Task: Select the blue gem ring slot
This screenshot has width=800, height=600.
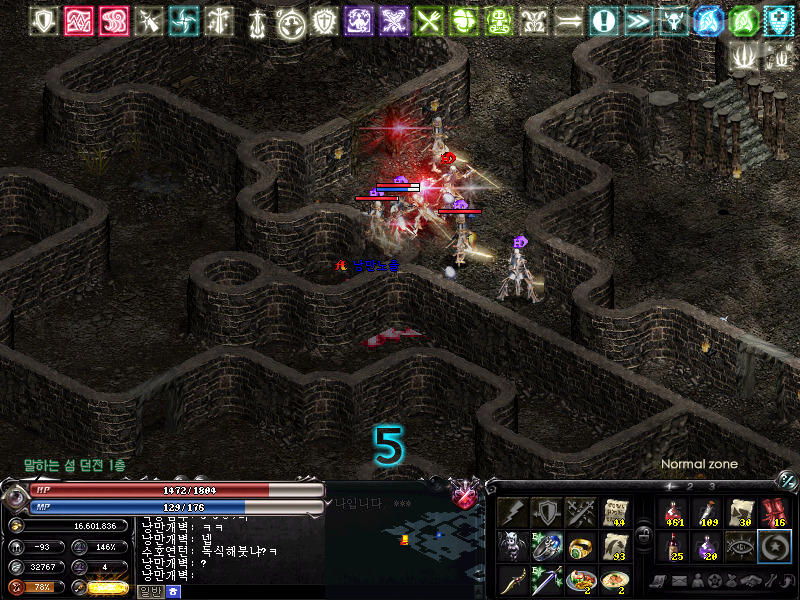Action: click(547, 547)
